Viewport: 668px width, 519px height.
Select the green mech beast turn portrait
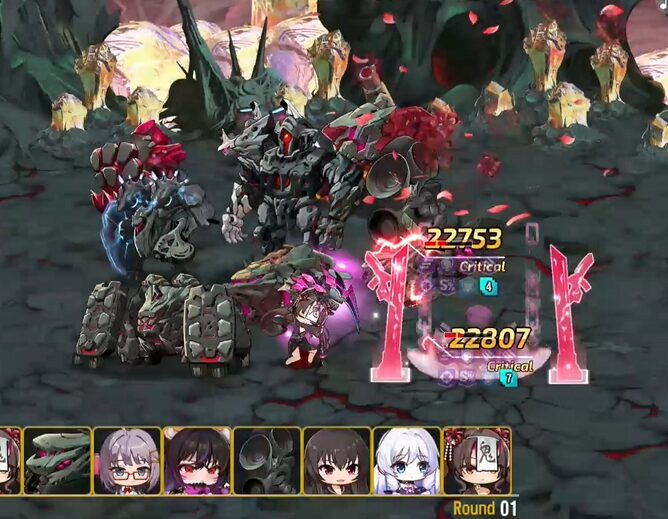[57, 461]
